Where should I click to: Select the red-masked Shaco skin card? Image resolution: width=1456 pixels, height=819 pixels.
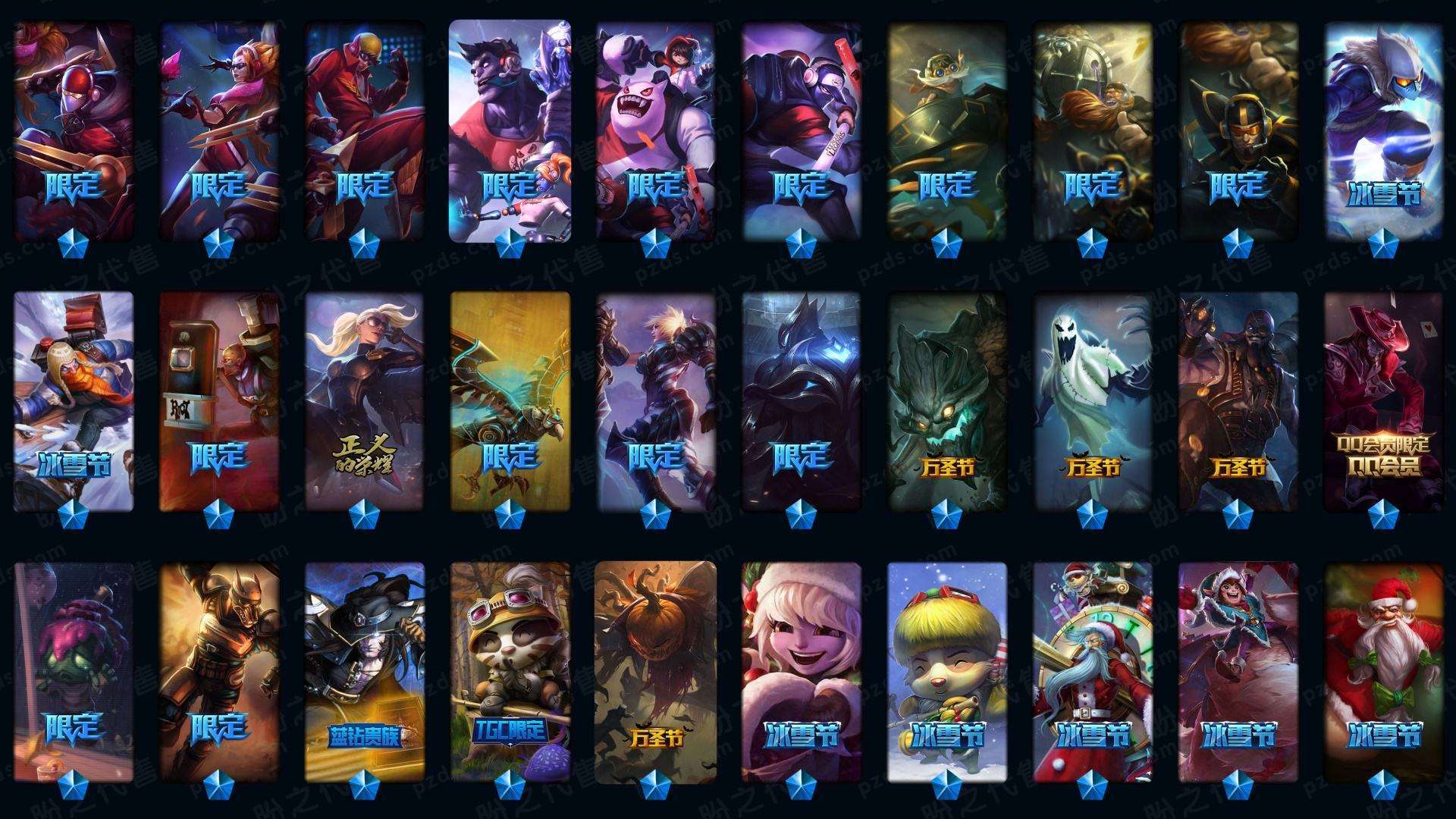[x=74, y=129]
